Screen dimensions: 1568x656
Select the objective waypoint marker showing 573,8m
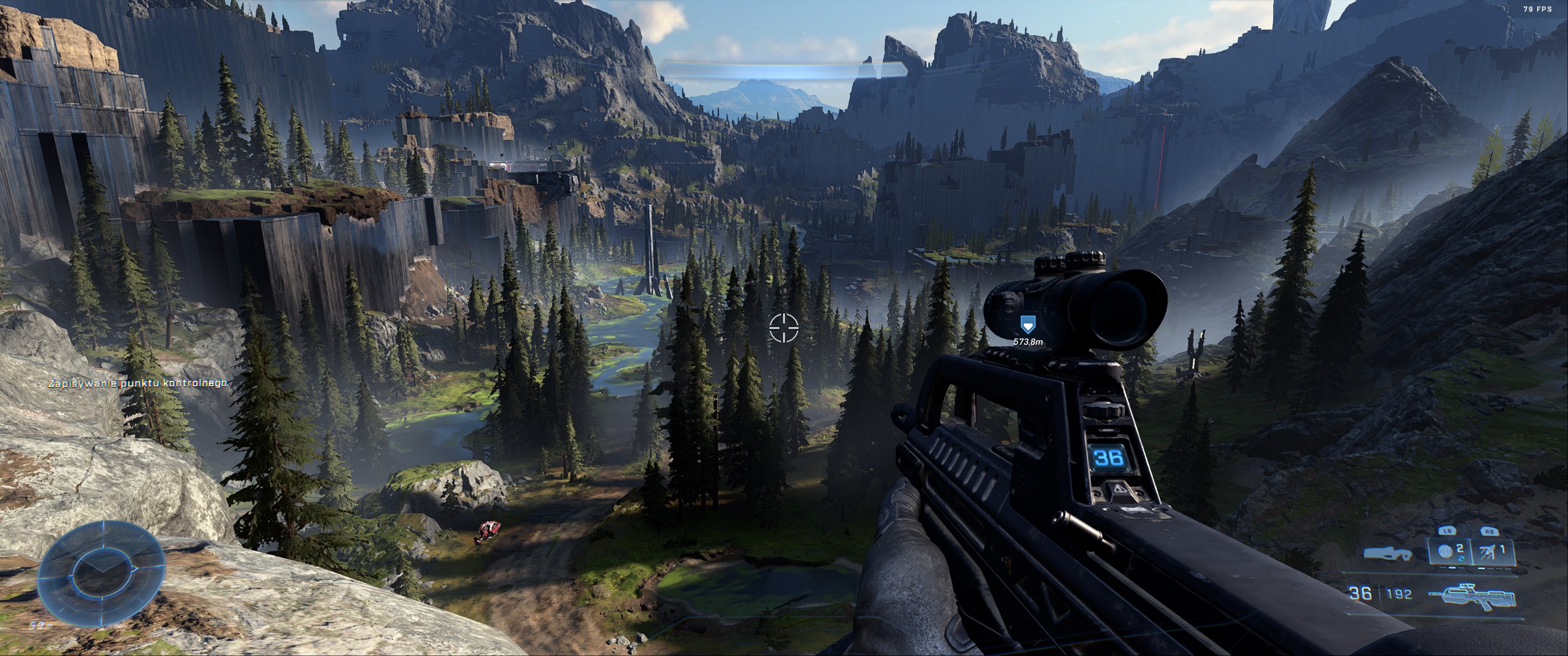[x=1028, y=324]
